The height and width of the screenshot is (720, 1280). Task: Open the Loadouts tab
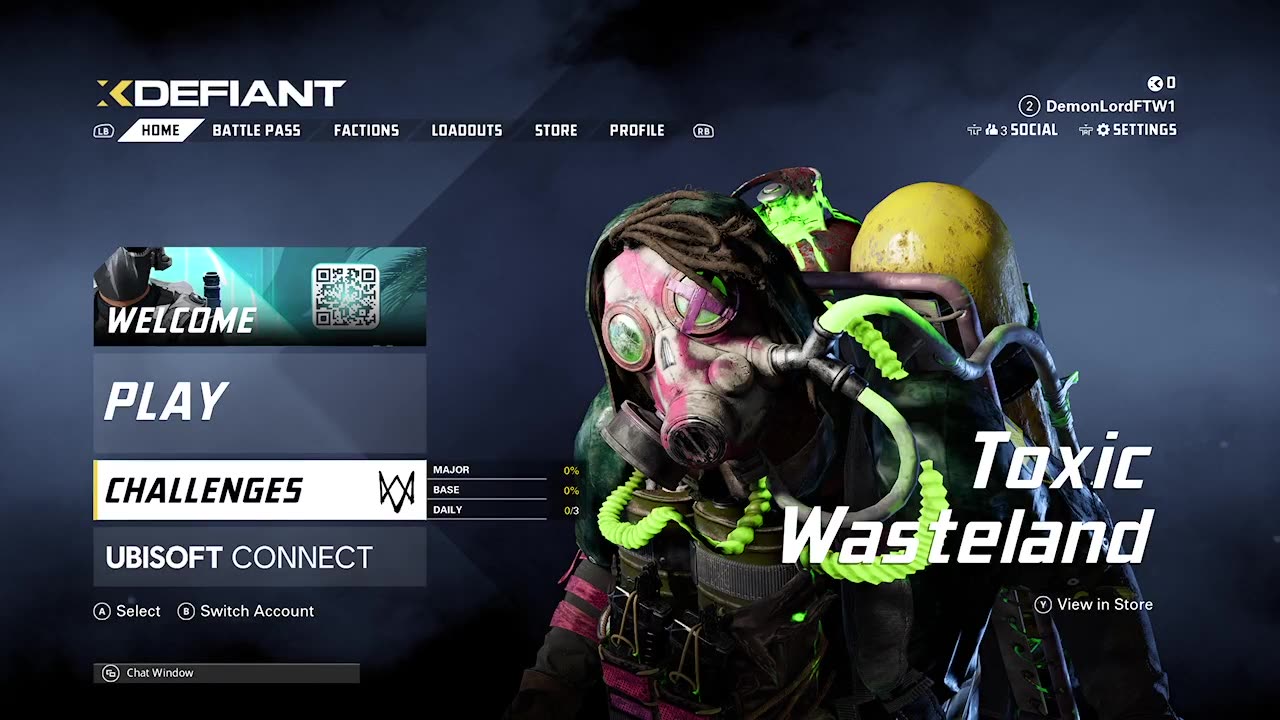click(466, 130)
